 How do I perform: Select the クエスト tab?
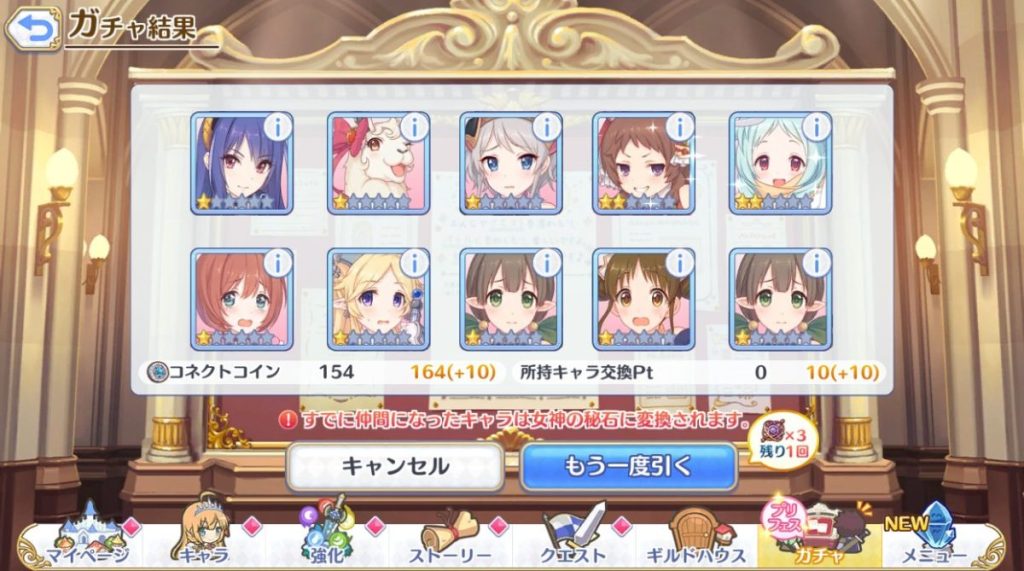[x=575, y=540]
